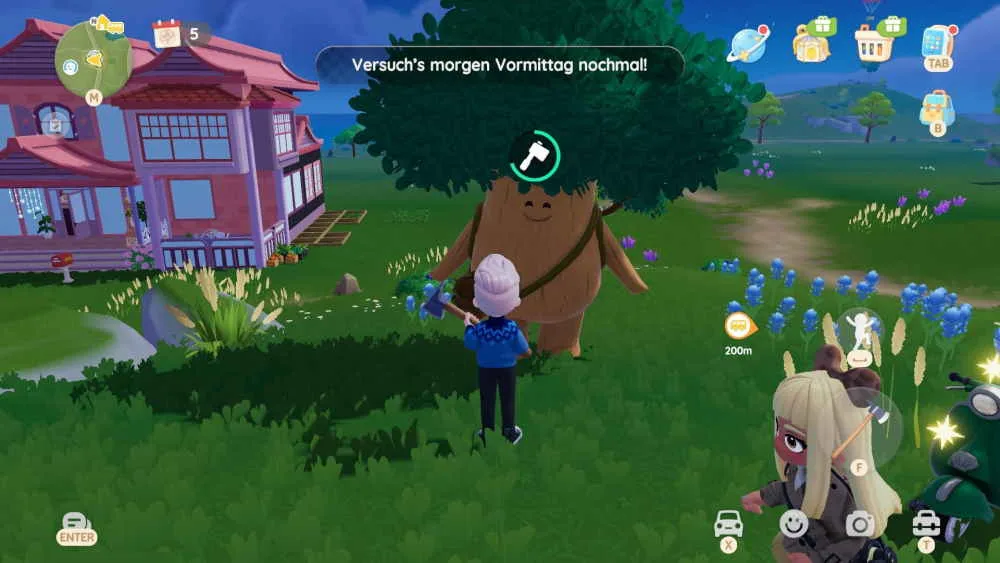Screen dimensions: 1000x563
Task: Open the smiley emote menu
Action: (794, 523)
